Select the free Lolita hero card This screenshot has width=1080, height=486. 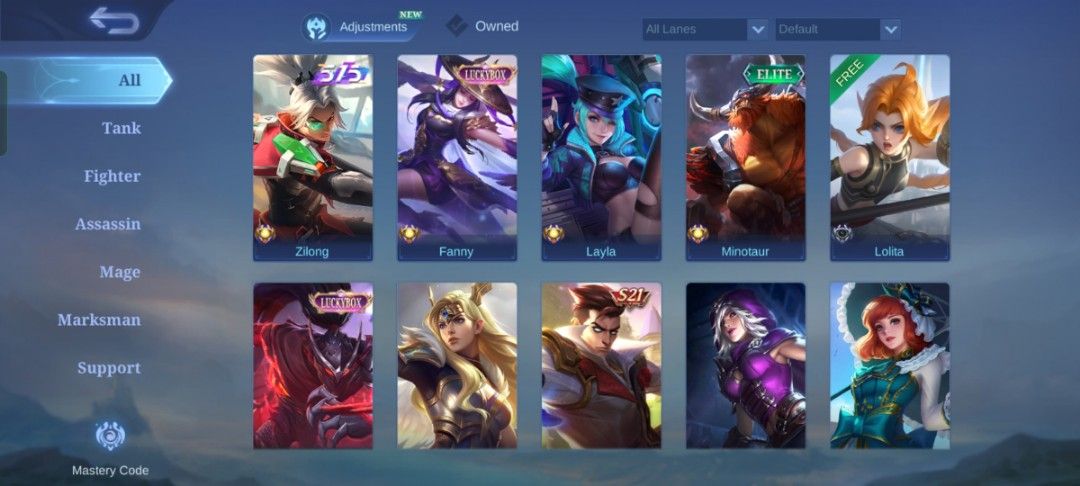click(889, 157)
